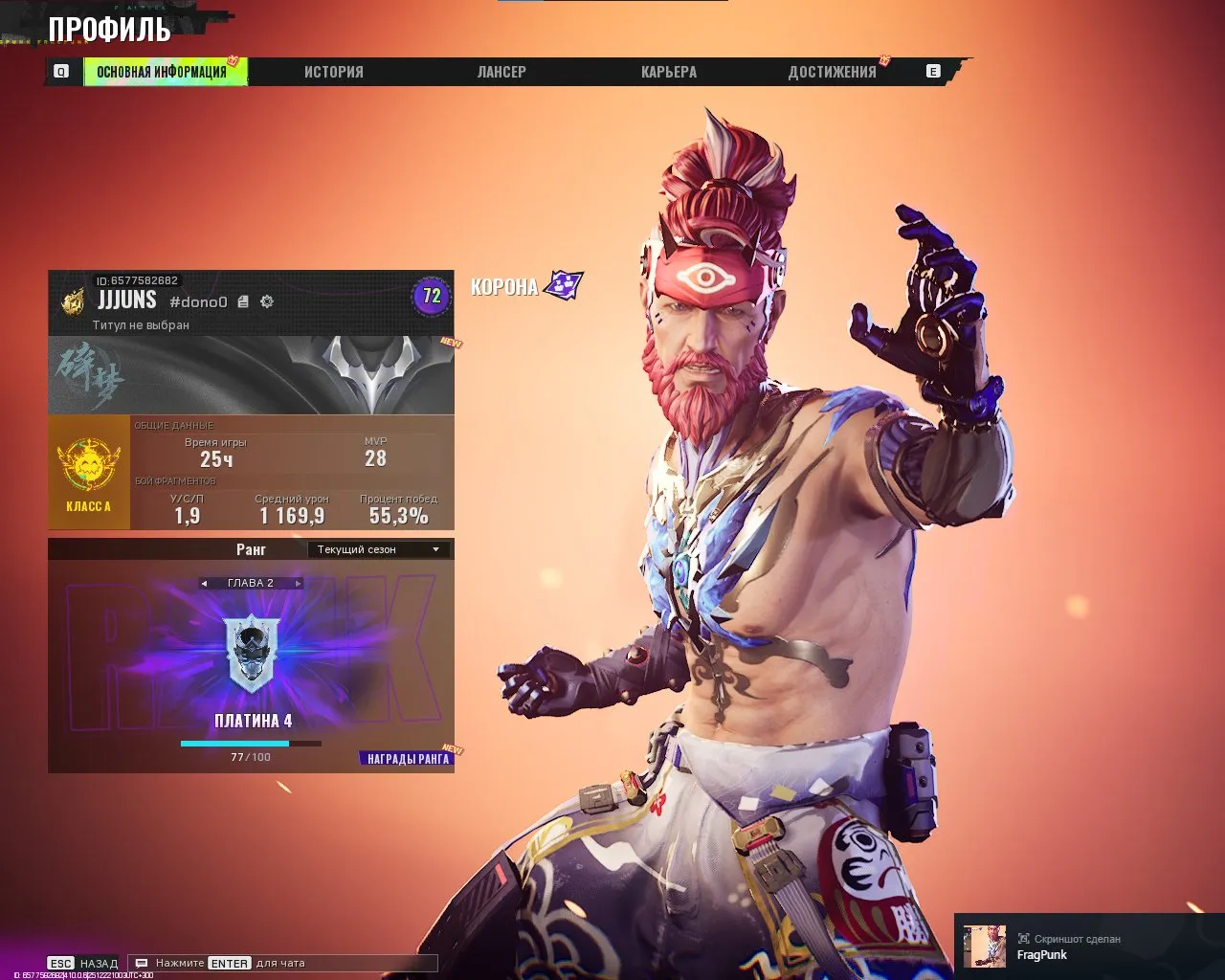Viewport: 1225px width, 980px height.
Task: Click the player avatar emblem beside JJJUNS
Action: tap(73, 301)
